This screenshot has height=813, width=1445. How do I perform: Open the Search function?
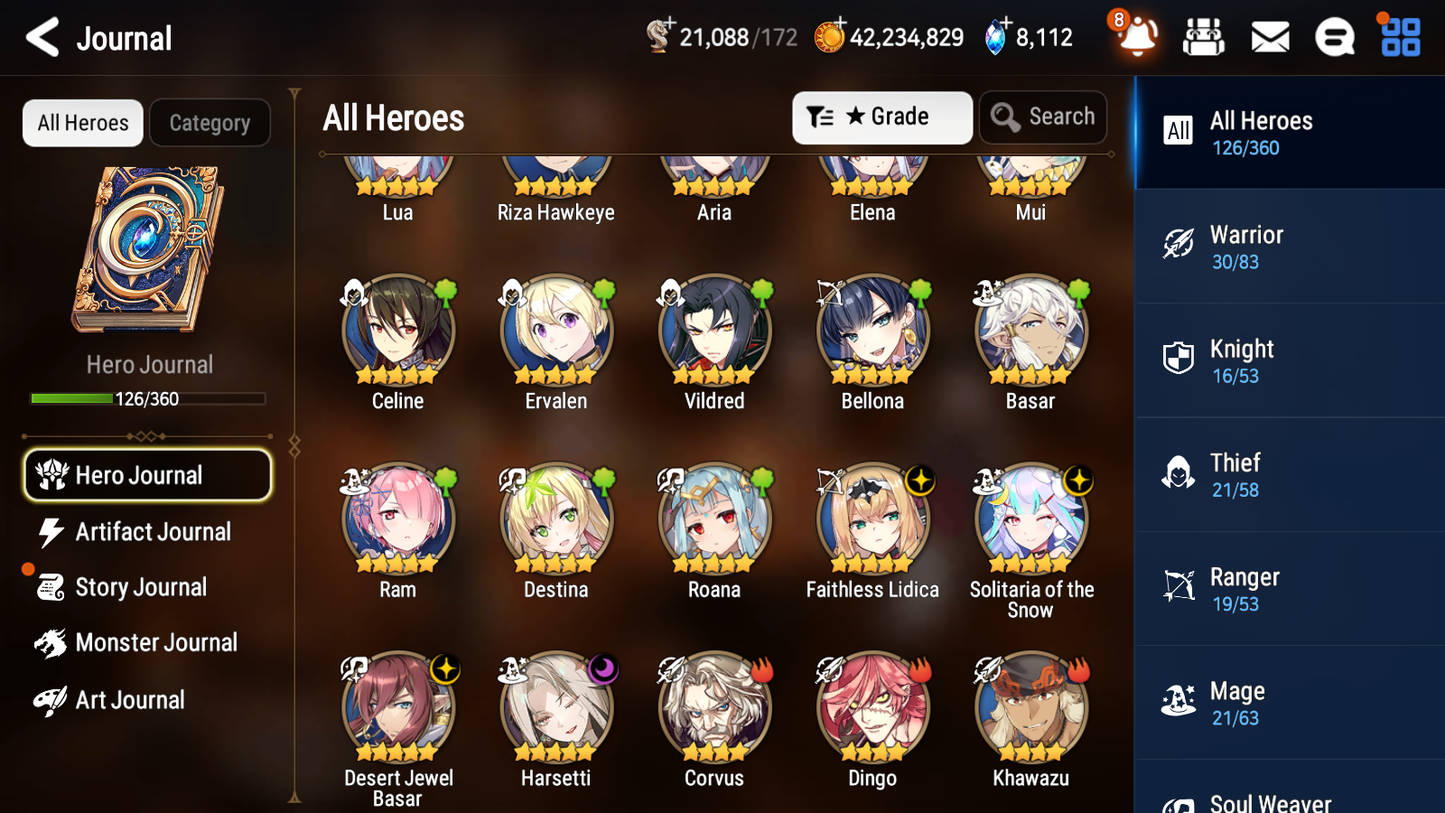click(1043, 117)
